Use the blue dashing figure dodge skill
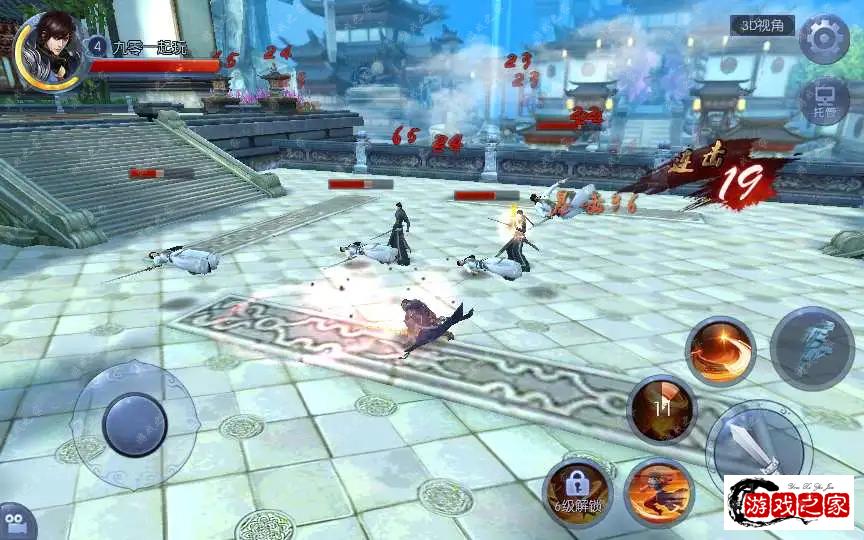 point(811,346)
